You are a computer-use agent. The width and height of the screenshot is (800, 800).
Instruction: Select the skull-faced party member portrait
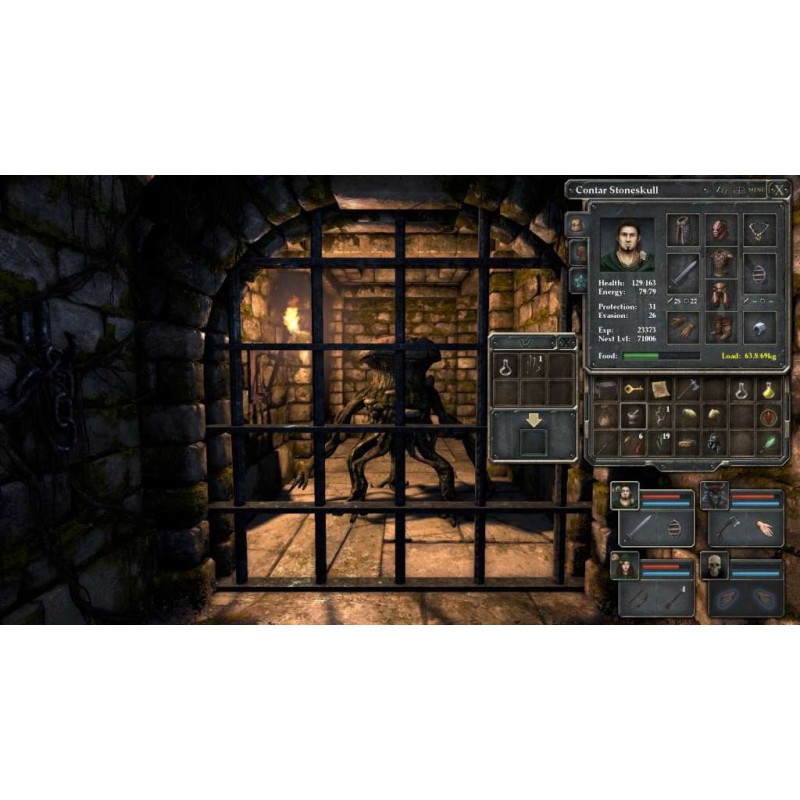pos(714,567)
